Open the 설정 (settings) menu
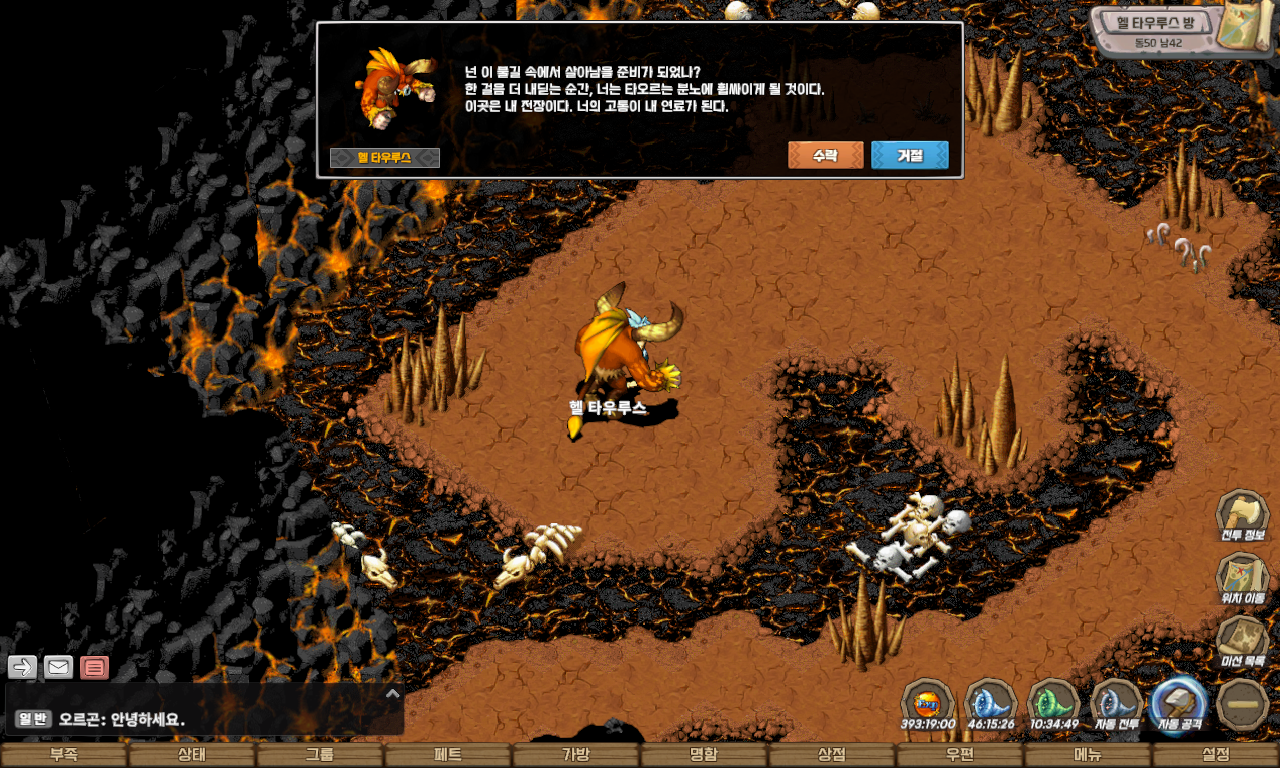 pyautogui.click(x=1216, y=755)
